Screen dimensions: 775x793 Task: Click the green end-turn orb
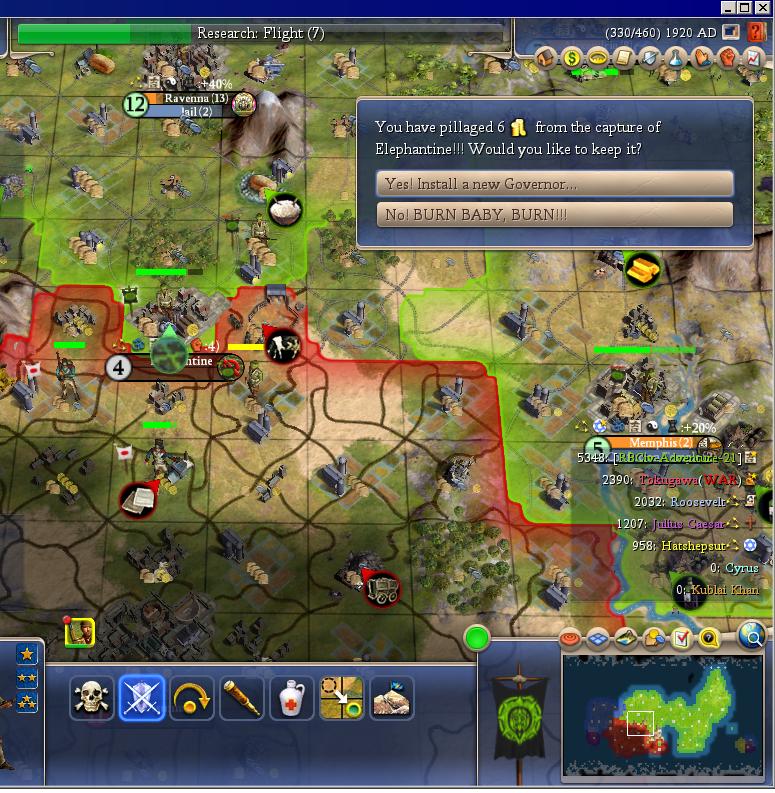[477, 638]
